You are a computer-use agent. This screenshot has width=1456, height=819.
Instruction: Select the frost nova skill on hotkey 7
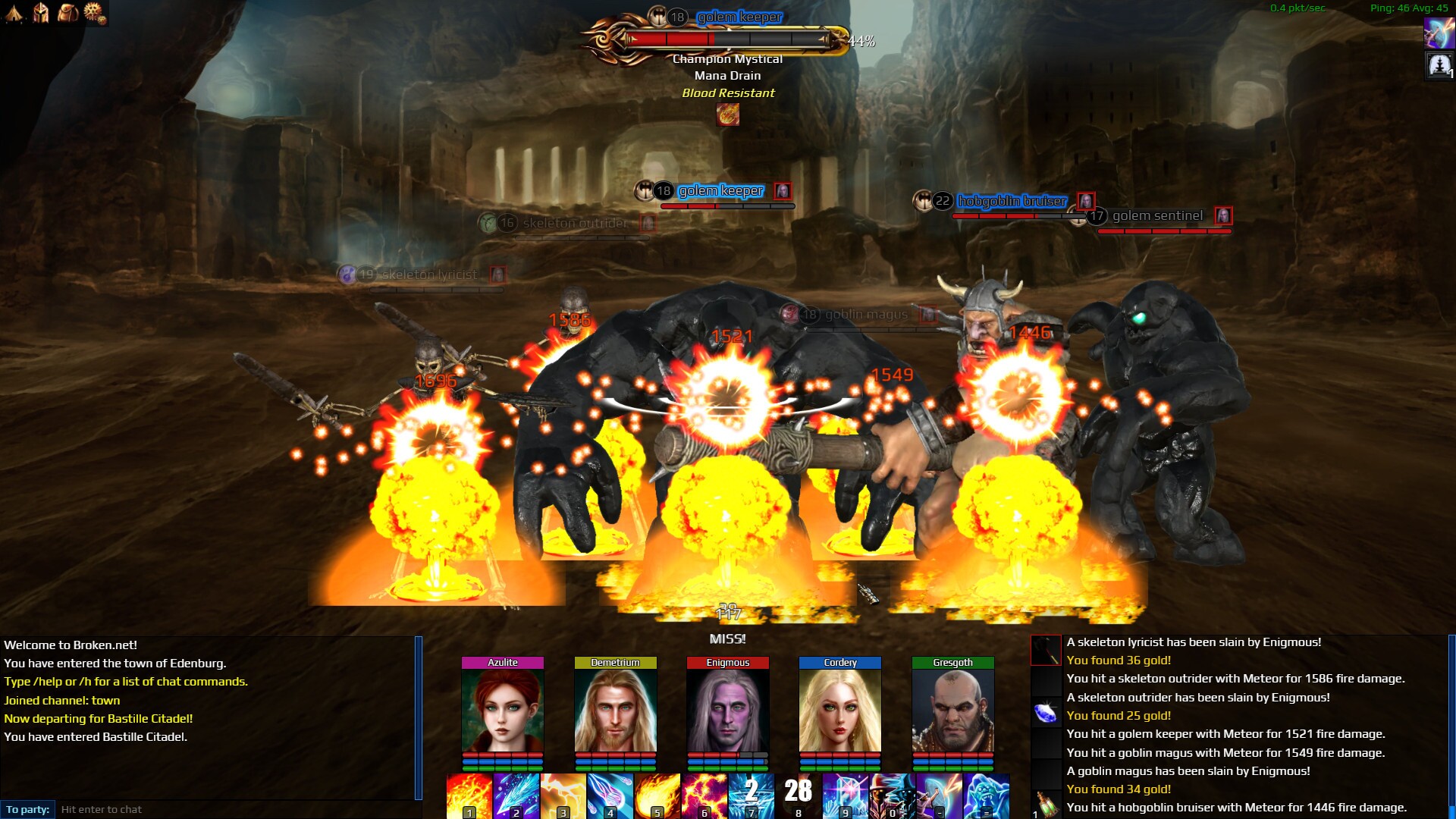click(752, 795)
